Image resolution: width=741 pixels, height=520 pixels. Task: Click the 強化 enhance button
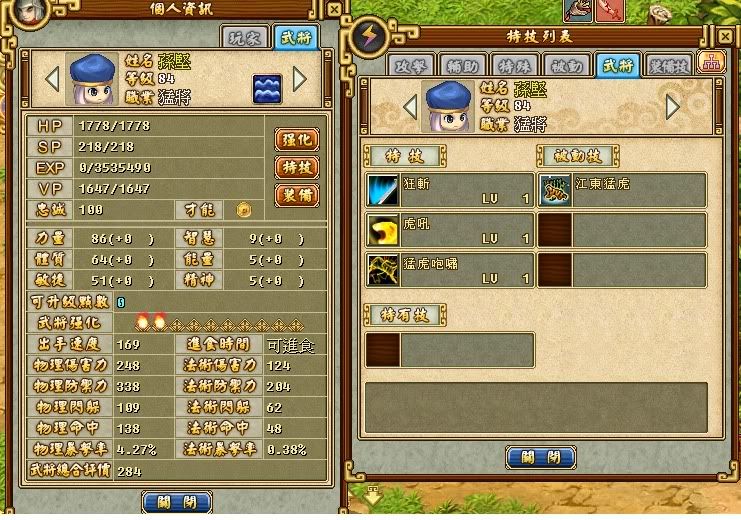[296, 139]
